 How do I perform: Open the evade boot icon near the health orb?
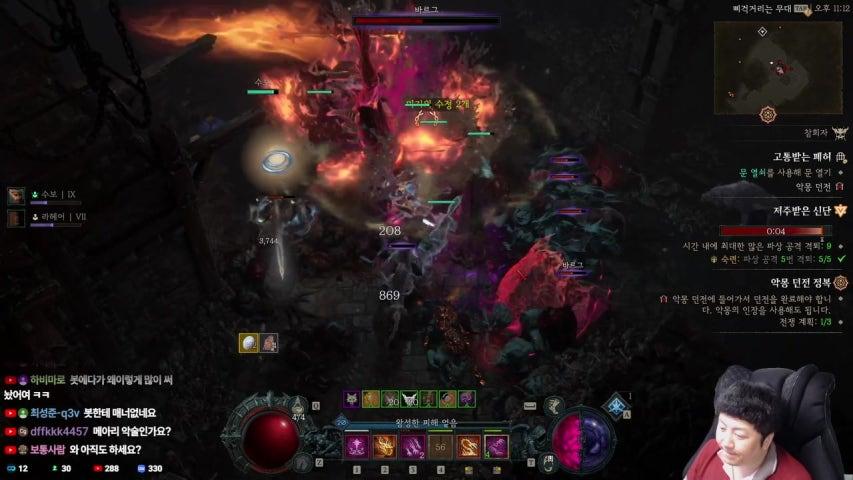304,461
